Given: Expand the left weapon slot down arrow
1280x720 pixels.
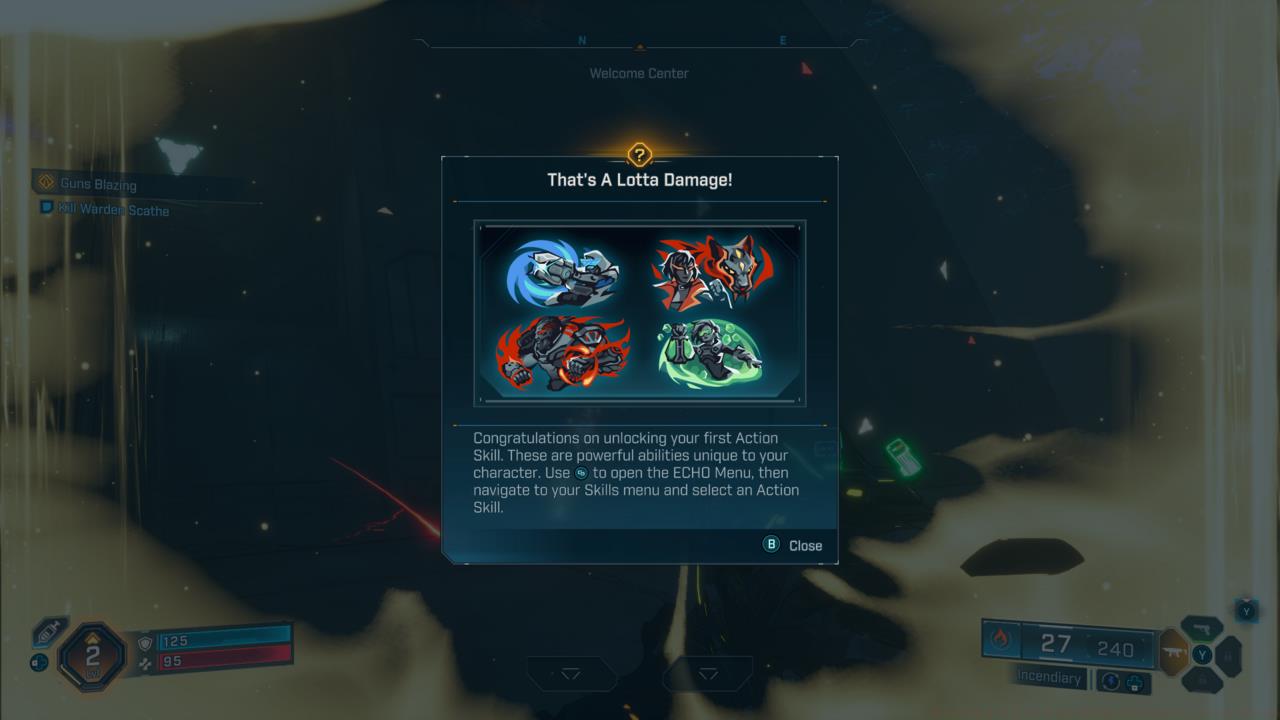Looking at the screenshot, I should point(572,674).
